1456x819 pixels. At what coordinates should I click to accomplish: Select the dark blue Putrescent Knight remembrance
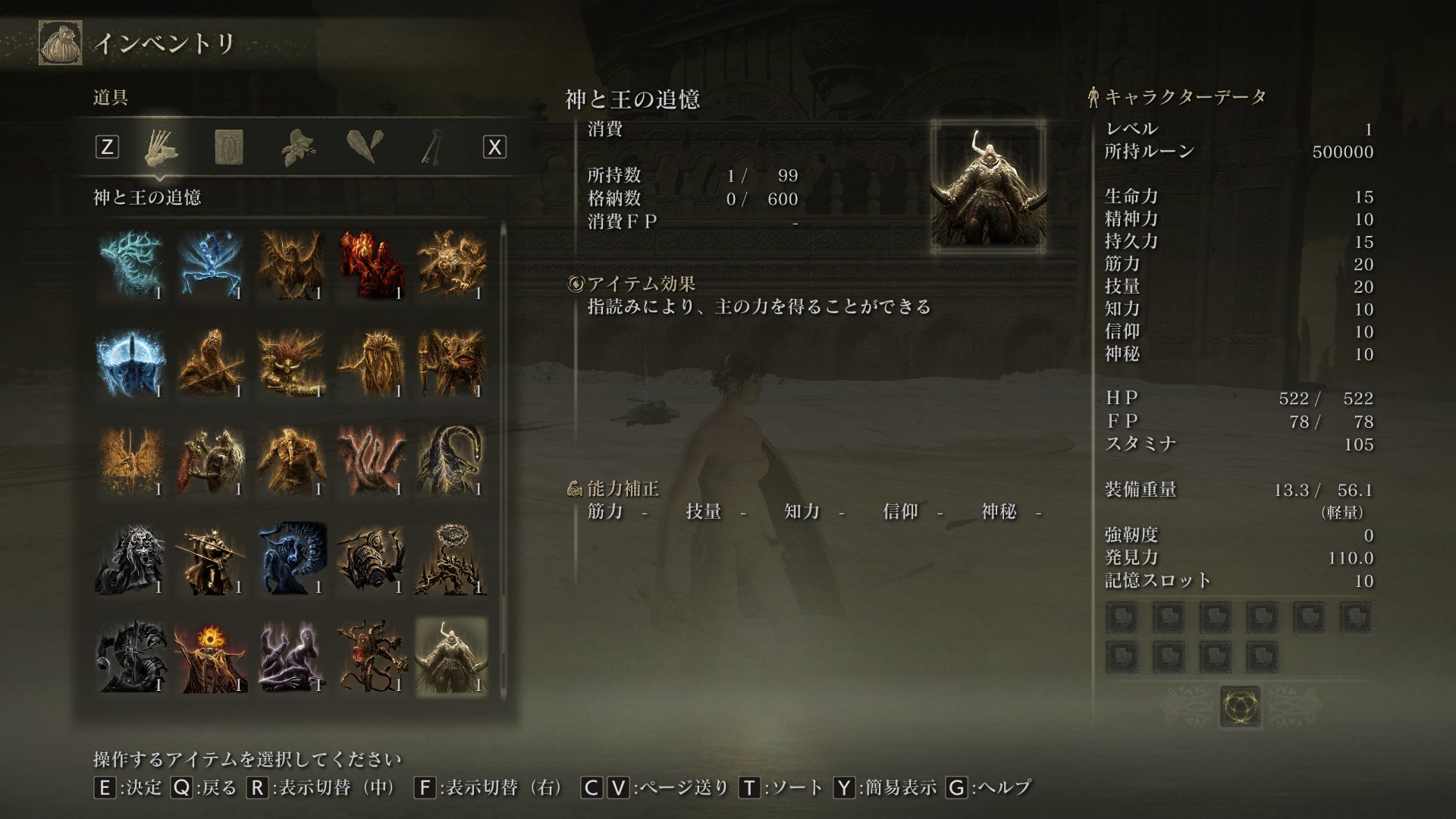291,560
